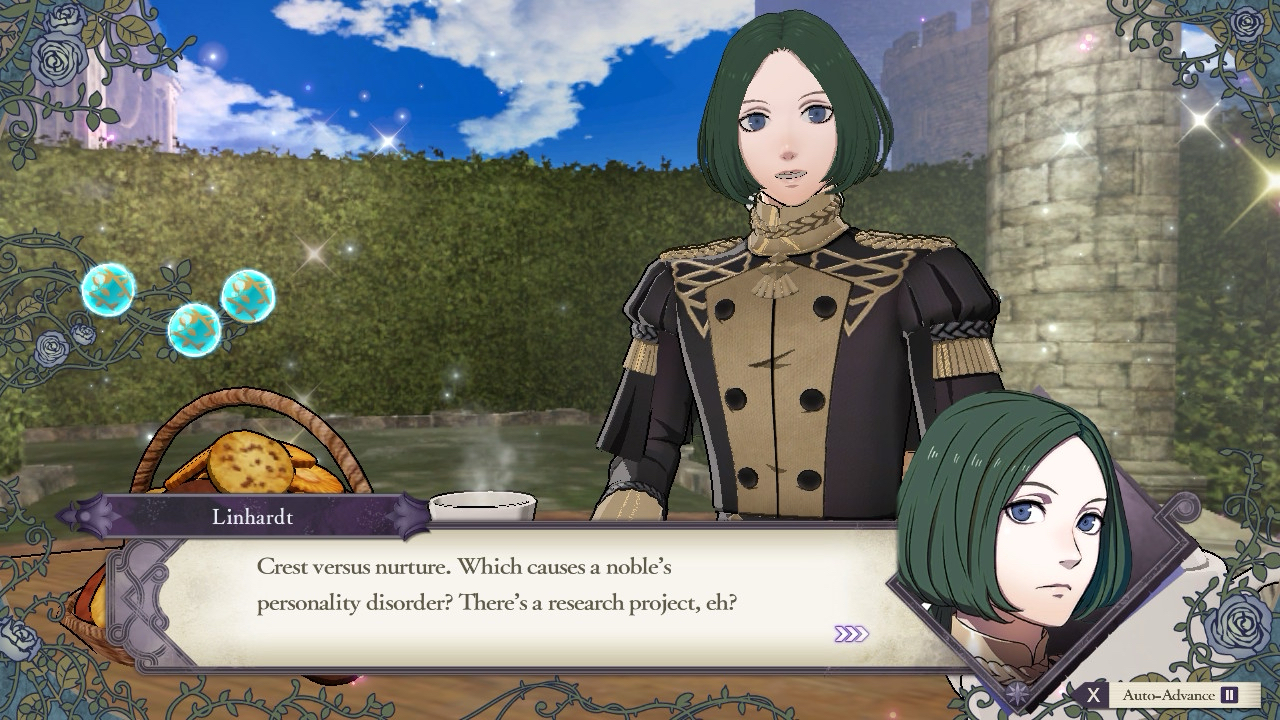
Task: Advance dialogue with the purple arrow indicator
Action: click(851, 634)
